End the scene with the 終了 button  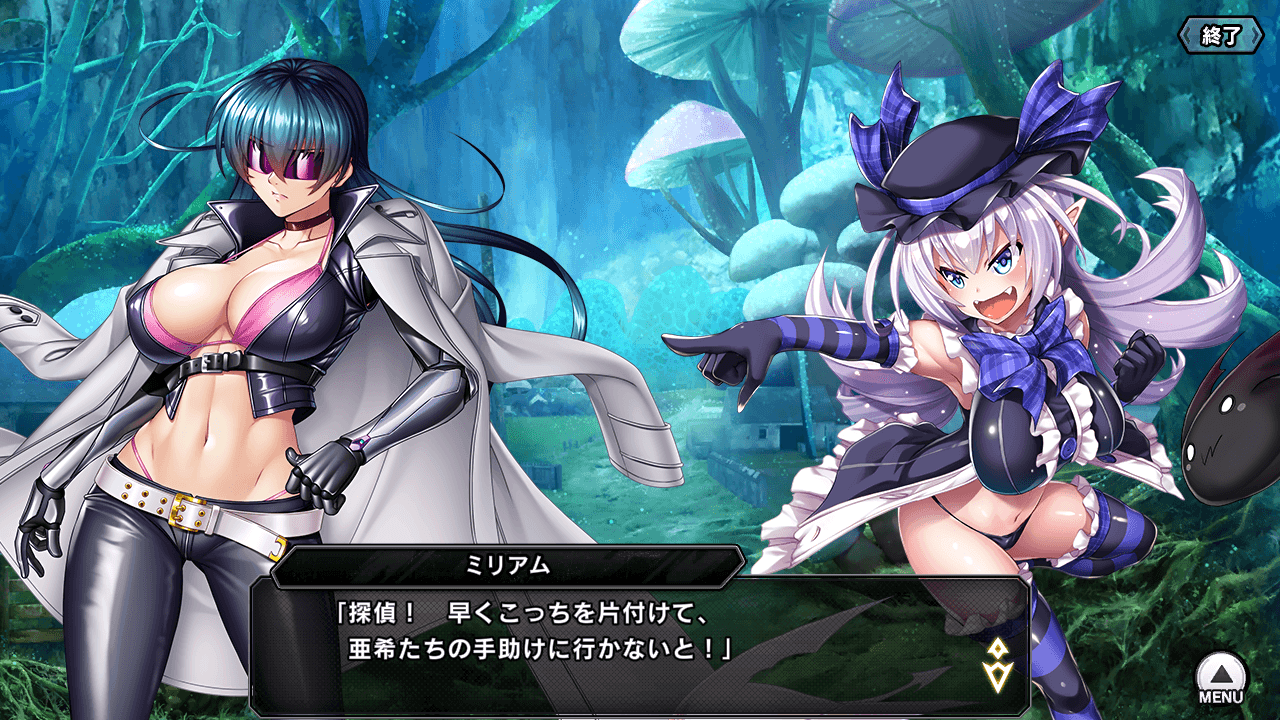tap(1221, 36)
